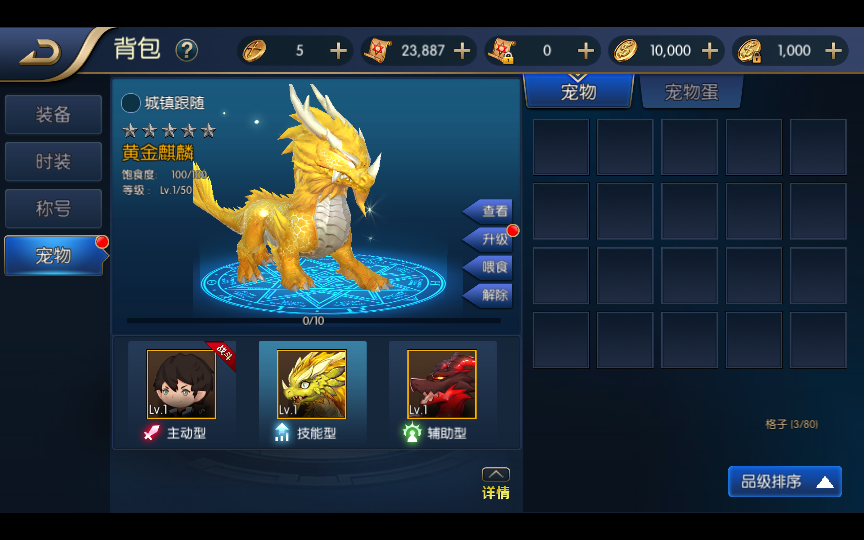The height and width of the screenshot is (540, 864).
Task: Go back using the arrow button
Action: (x=40, y=51)
